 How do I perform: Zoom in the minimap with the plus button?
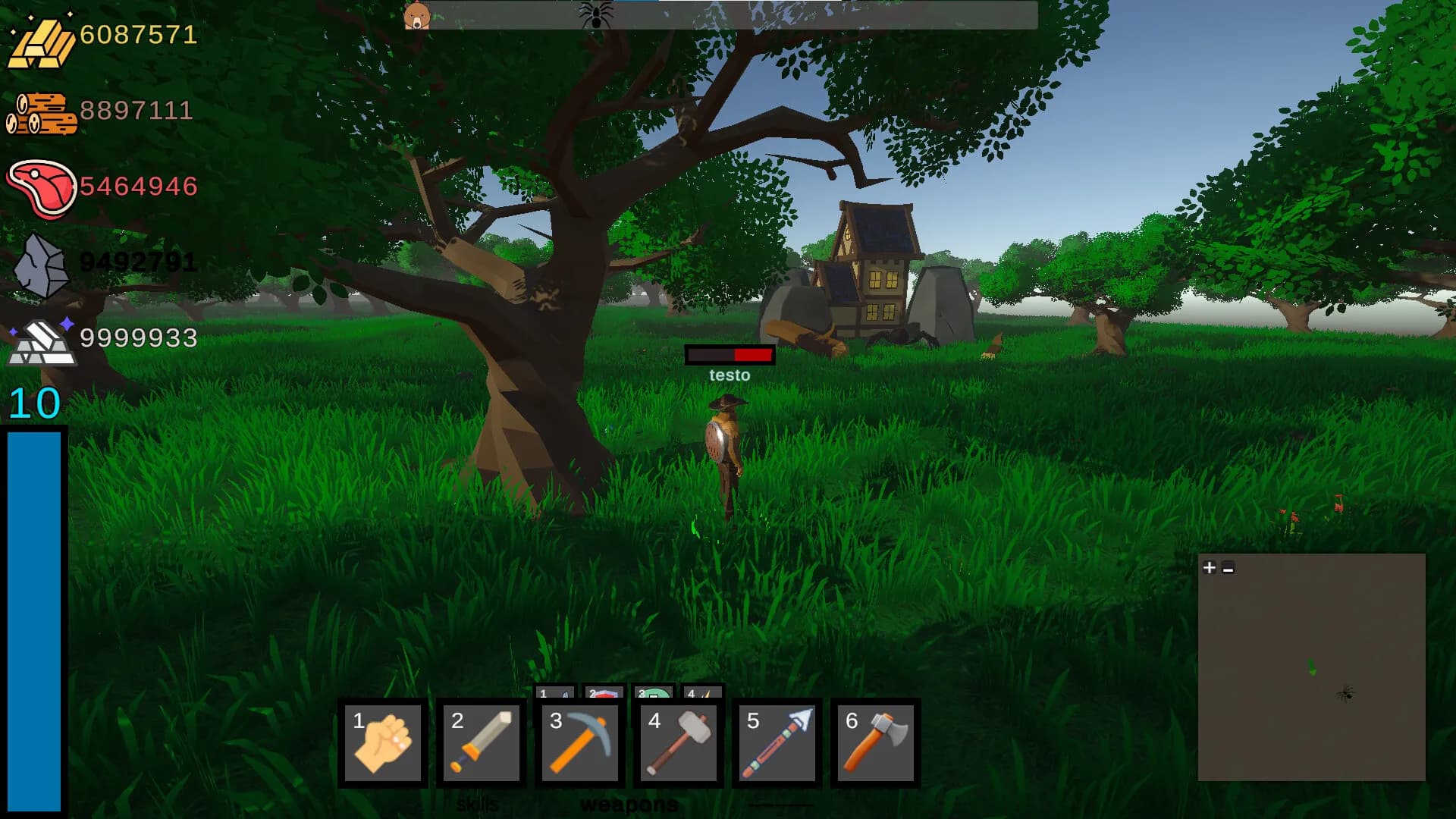click(1208, 566)
